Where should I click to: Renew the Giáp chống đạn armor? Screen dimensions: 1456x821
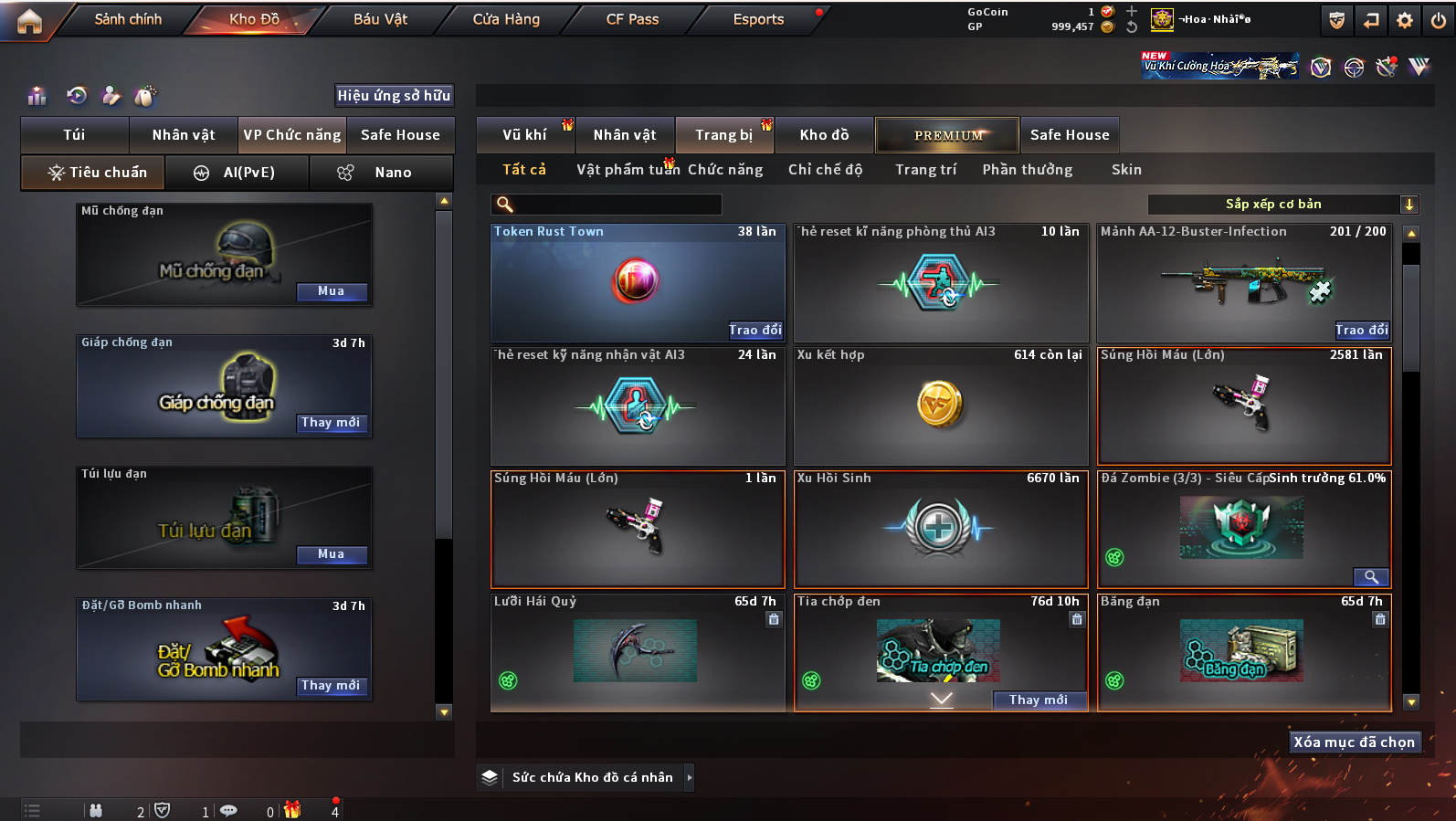pyautogui.click(x=331, y=423)
